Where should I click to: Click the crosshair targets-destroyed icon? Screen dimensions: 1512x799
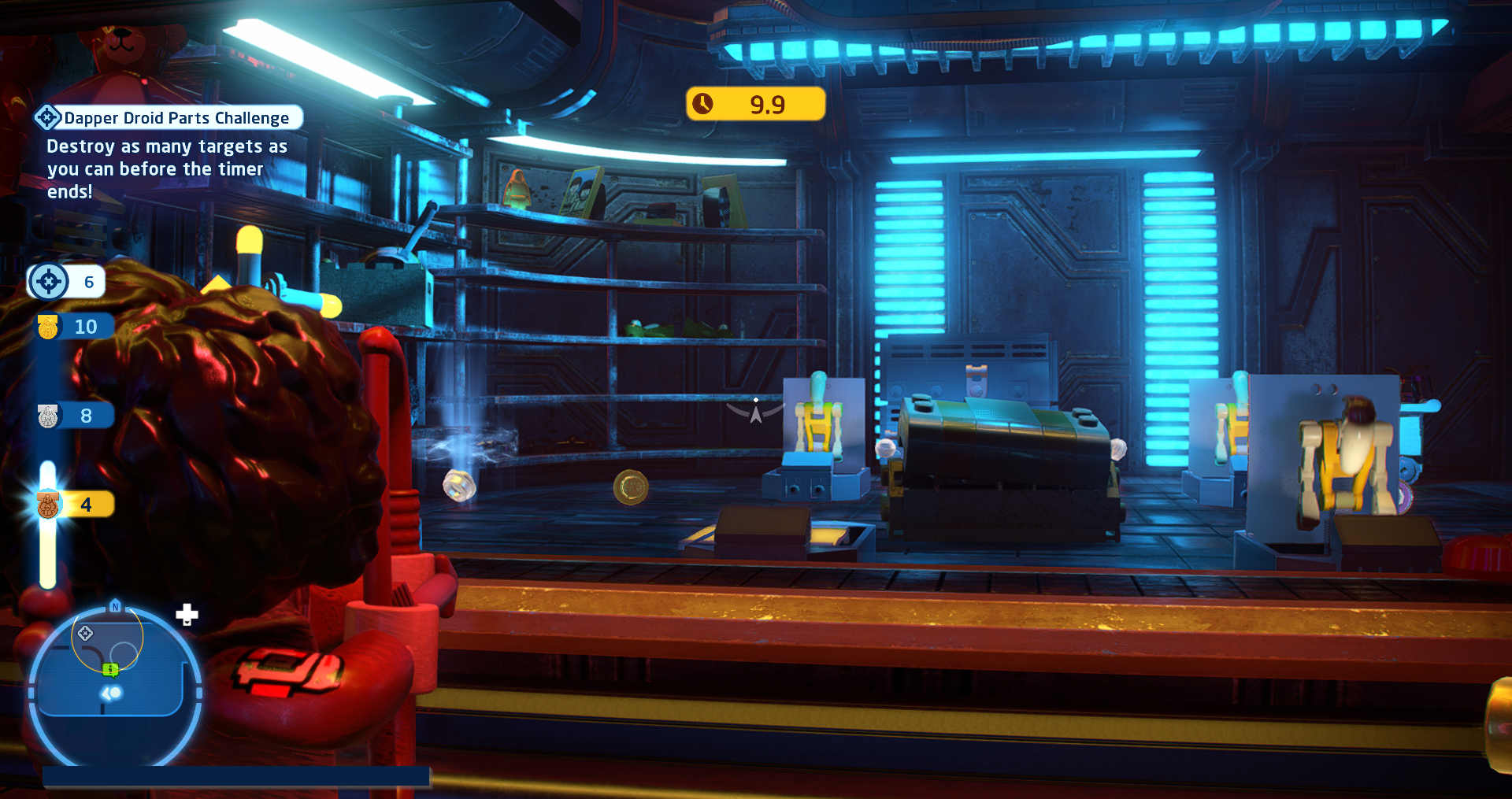49,282
